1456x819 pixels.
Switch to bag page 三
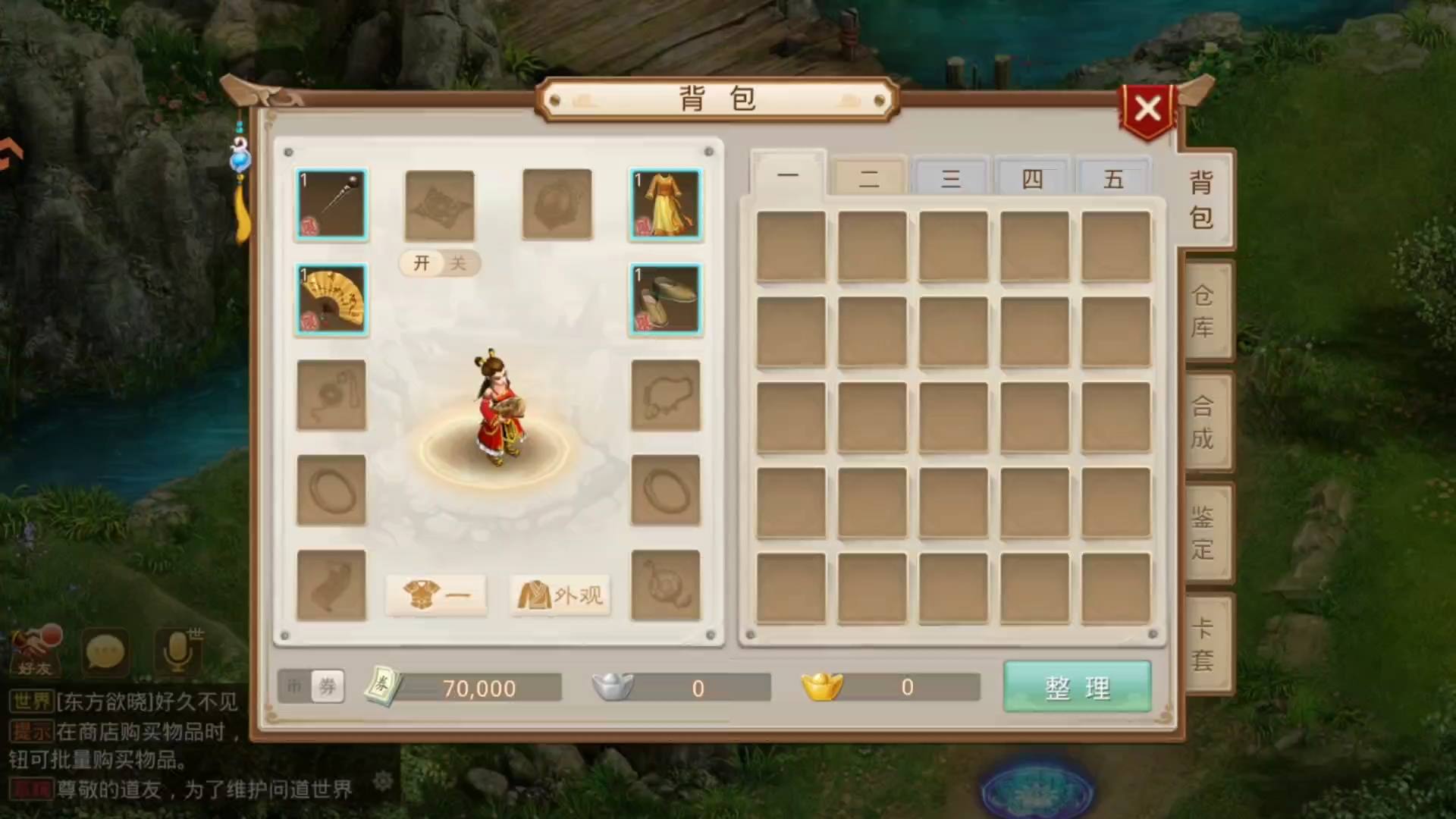pyautogui.click(x=951, y=179)
